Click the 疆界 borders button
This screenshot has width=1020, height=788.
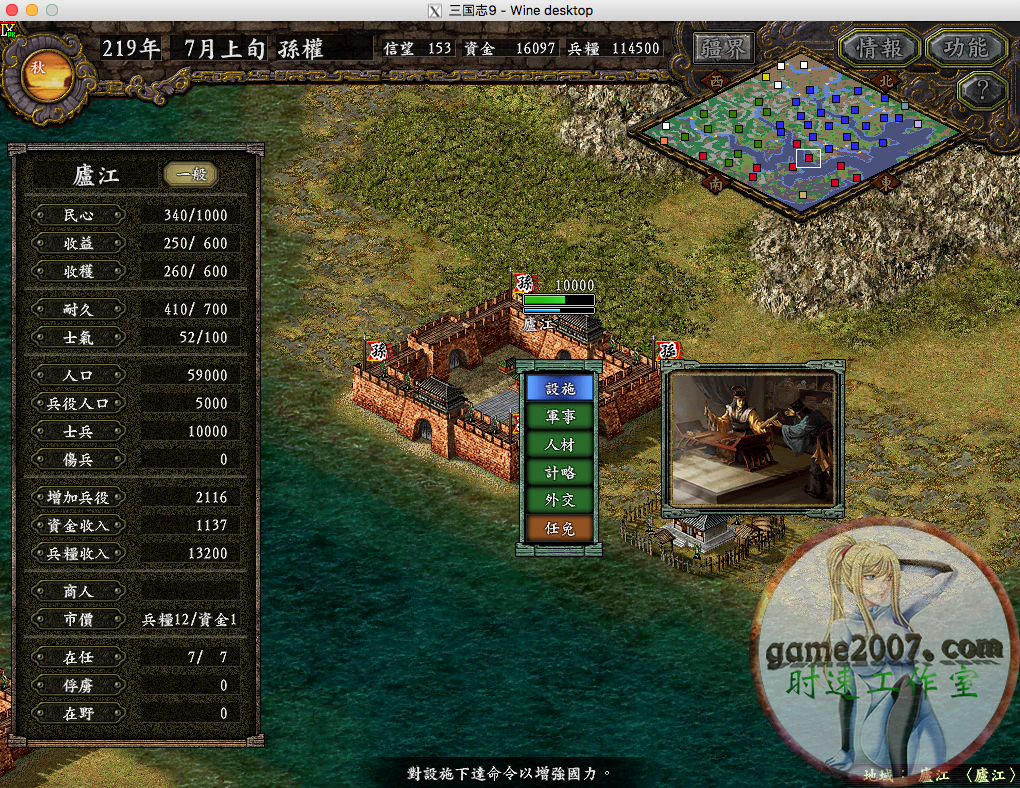pos(723,47)
